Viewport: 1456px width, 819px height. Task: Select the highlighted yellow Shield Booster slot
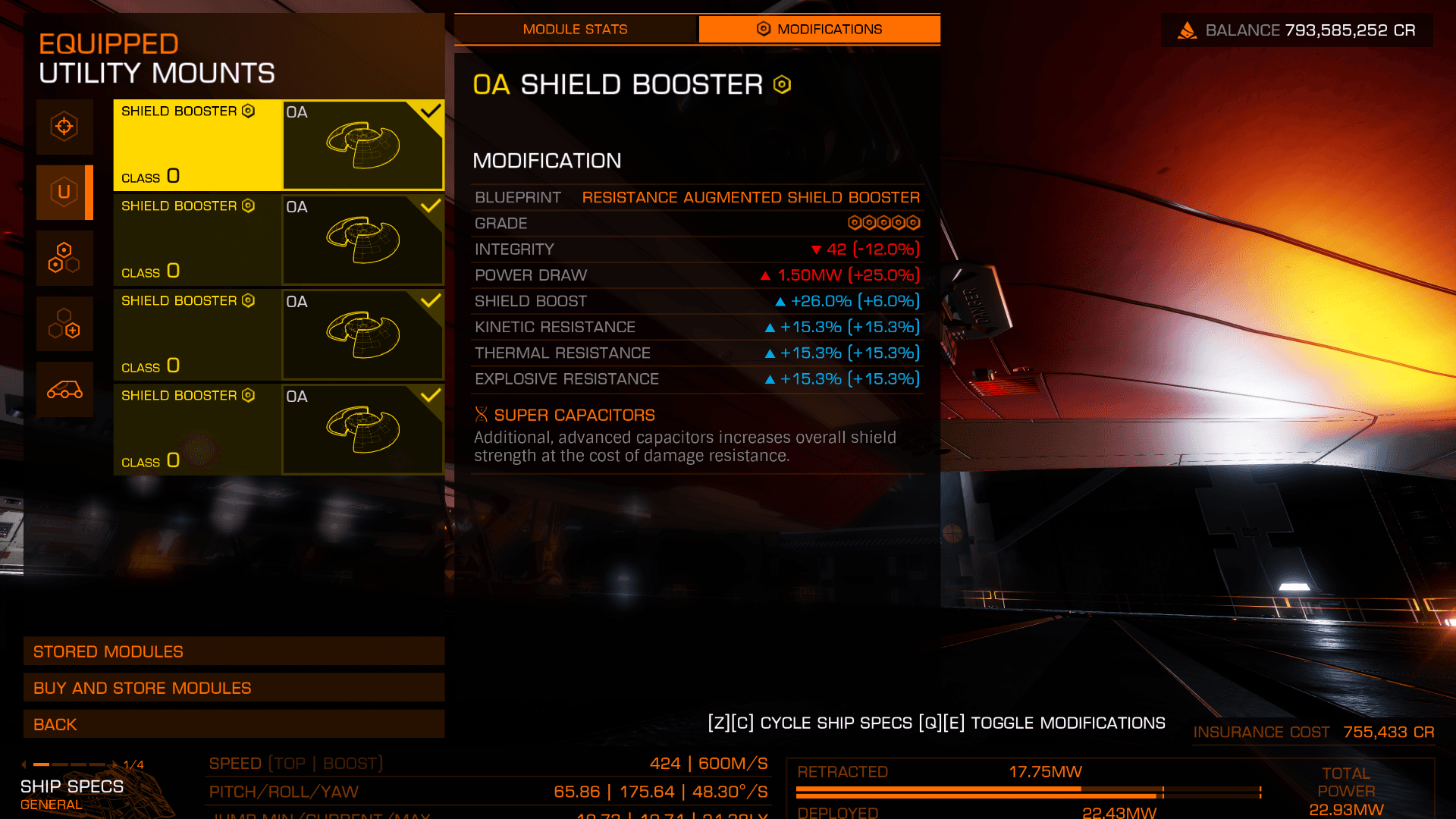(278, 145)
